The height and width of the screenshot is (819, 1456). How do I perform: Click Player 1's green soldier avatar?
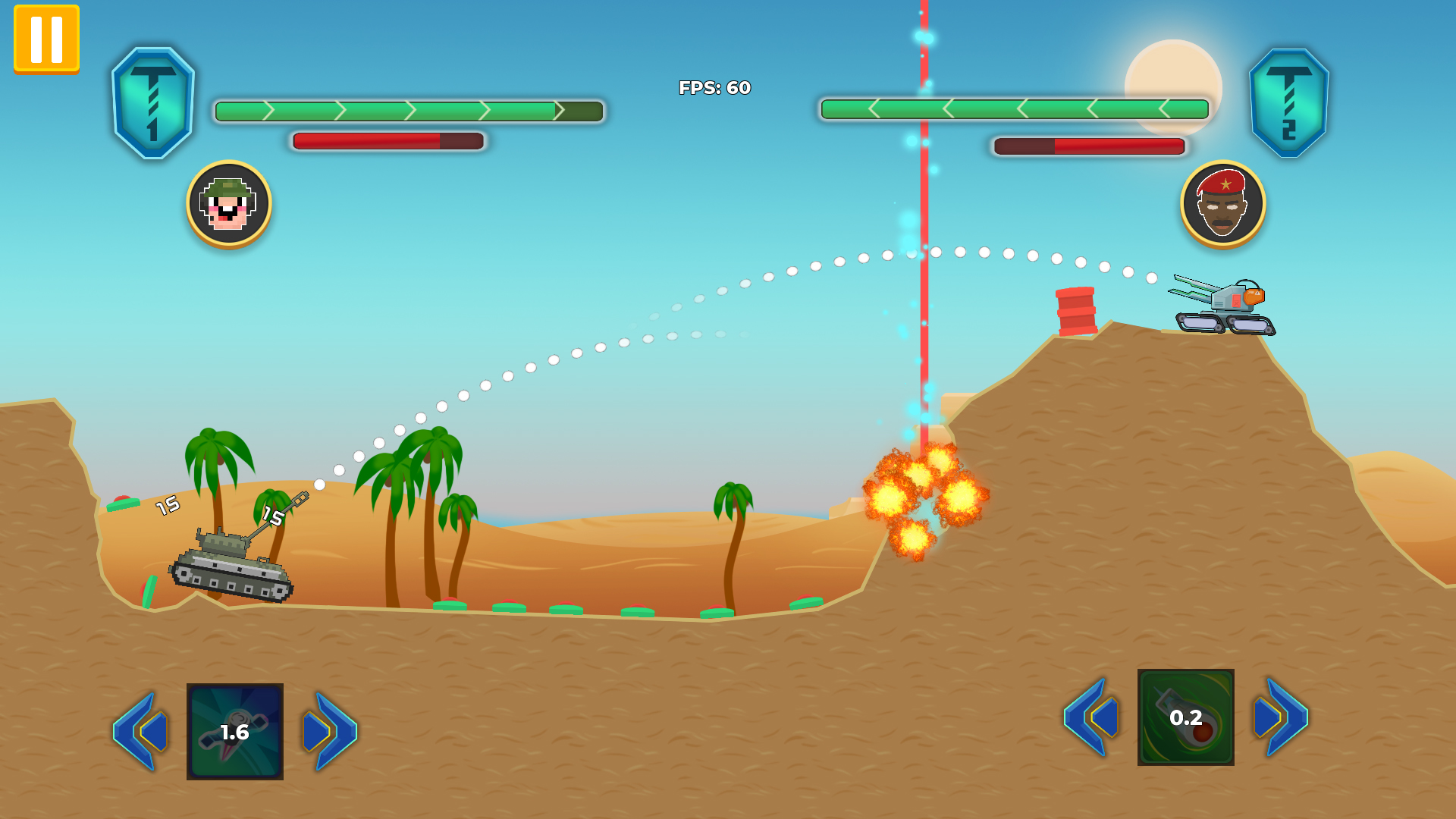[x=226, y=205]
